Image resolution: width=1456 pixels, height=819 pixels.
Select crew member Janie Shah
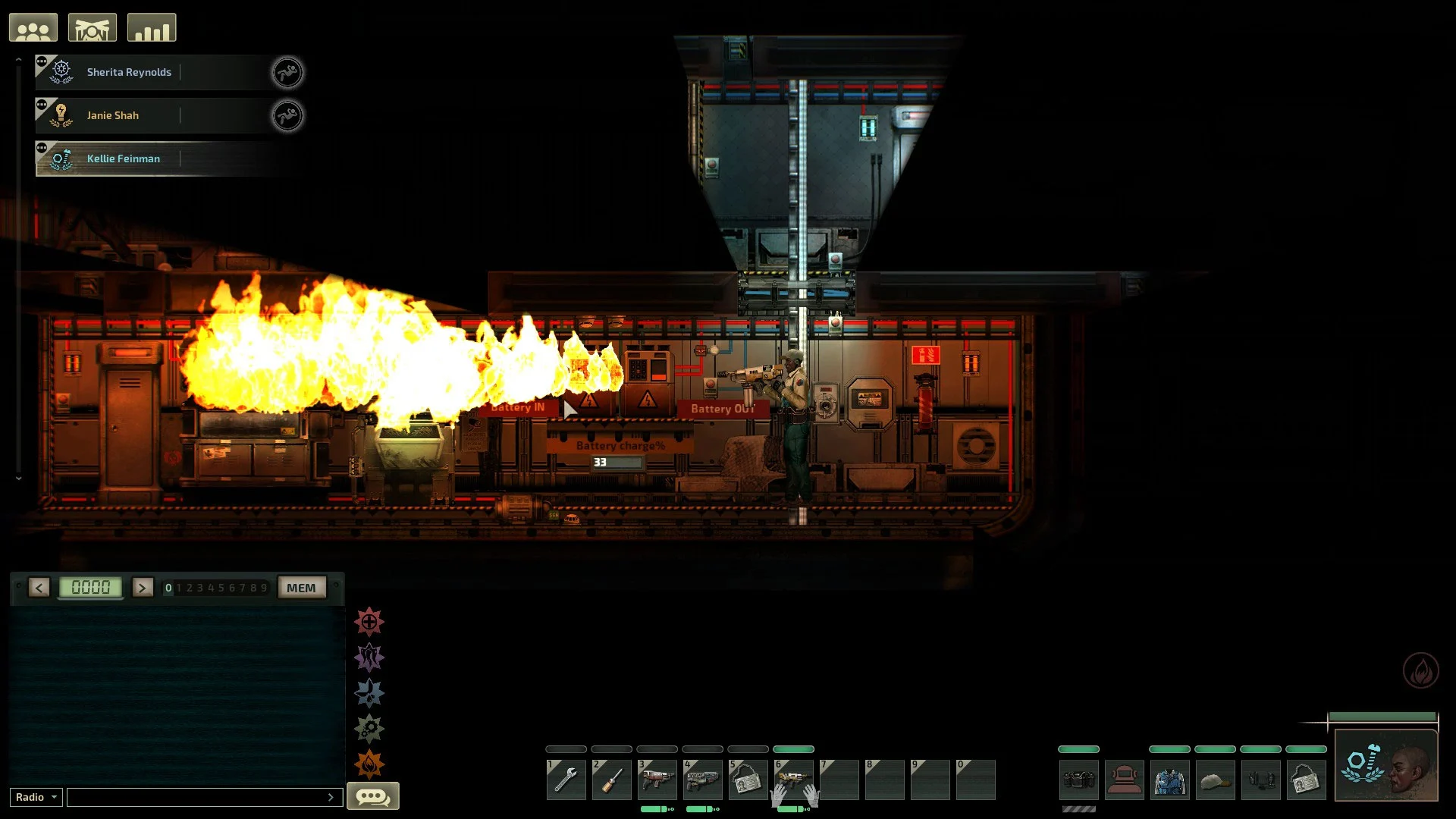(x=113, y=116)
